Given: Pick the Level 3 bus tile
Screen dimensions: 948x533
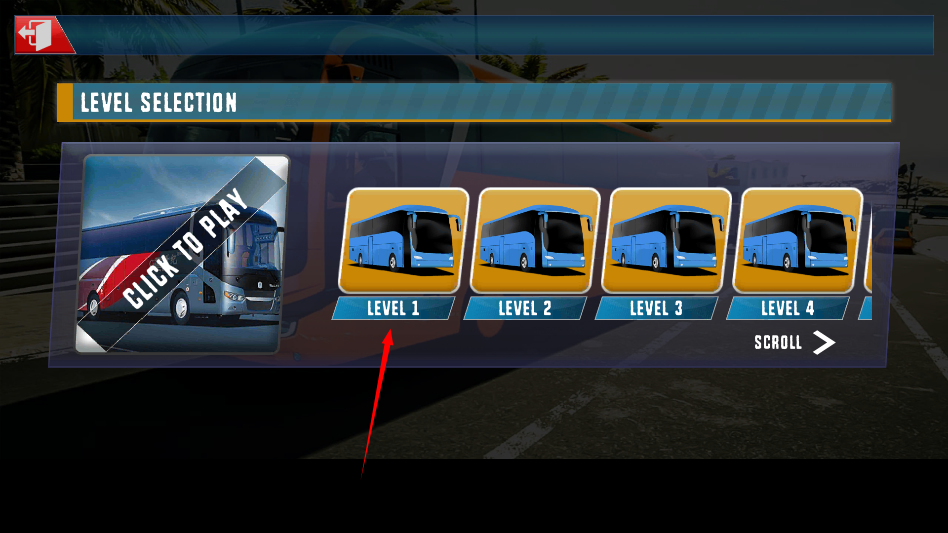Looking at the screenshot, I should (666, 241).
